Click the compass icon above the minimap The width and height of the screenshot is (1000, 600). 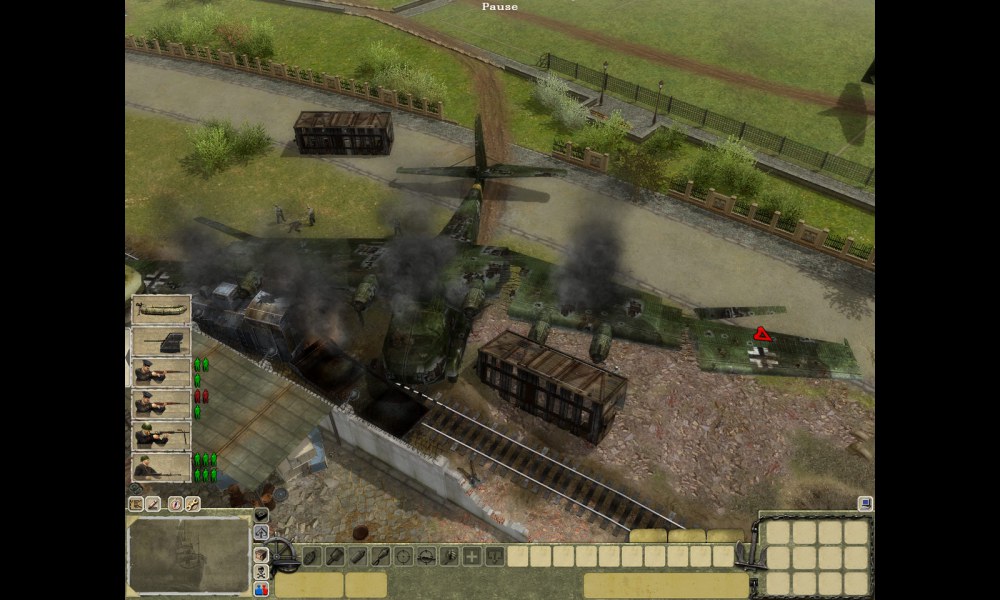[x=176, y=504]
